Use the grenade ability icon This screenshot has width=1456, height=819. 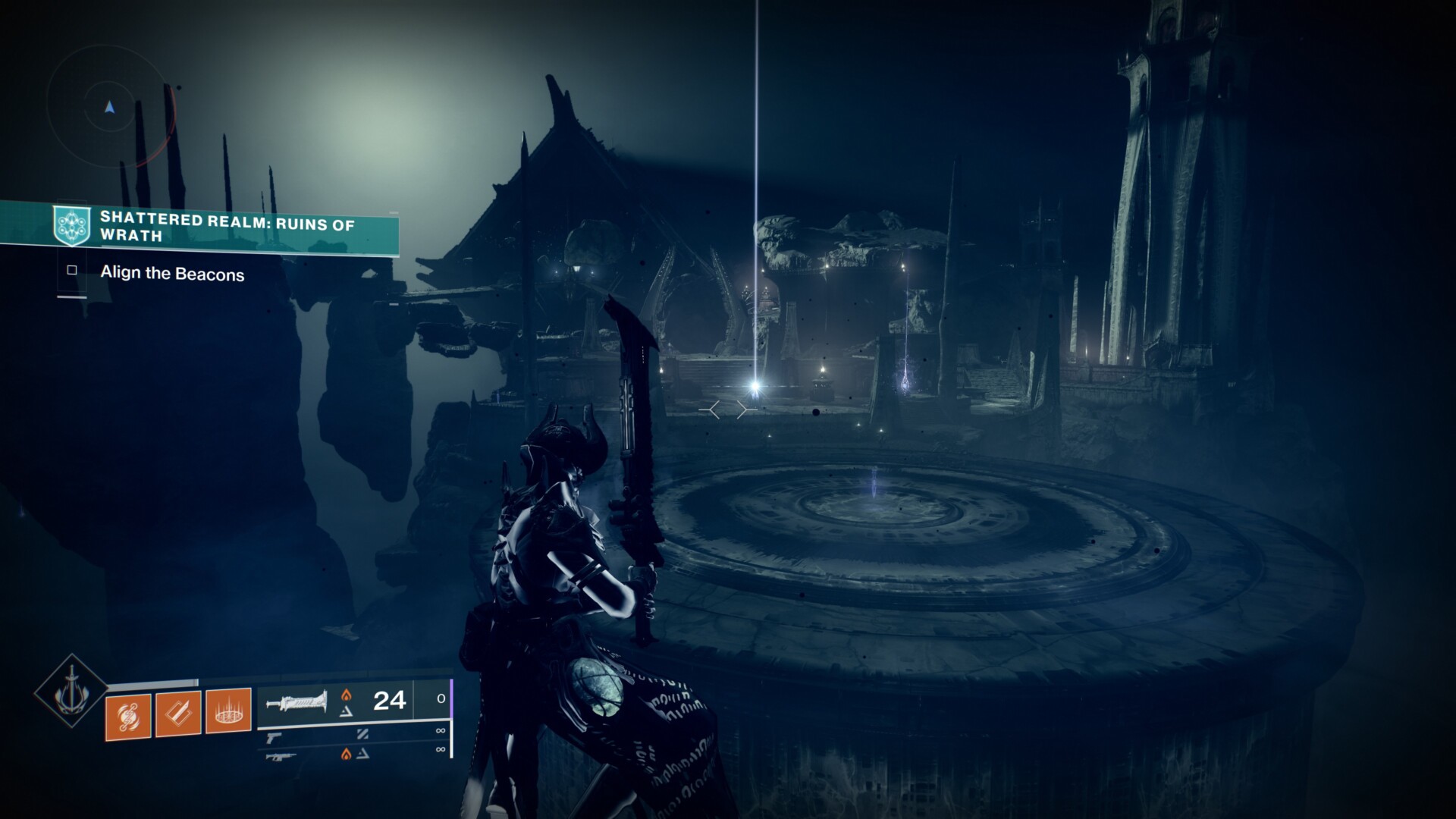tap(128, 714)
